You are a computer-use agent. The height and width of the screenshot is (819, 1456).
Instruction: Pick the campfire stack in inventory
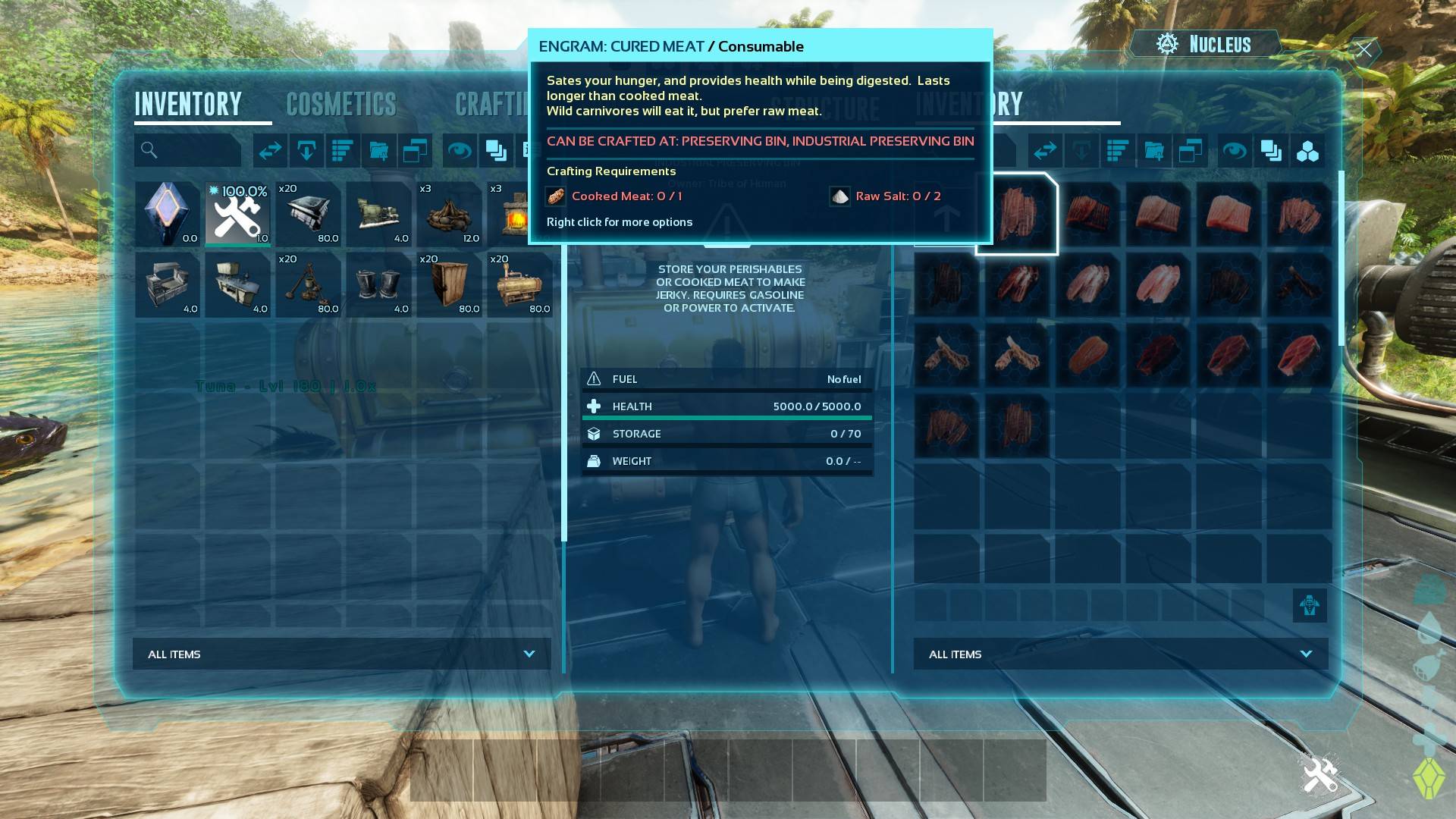pyautogui.click(x=450, y=214)
